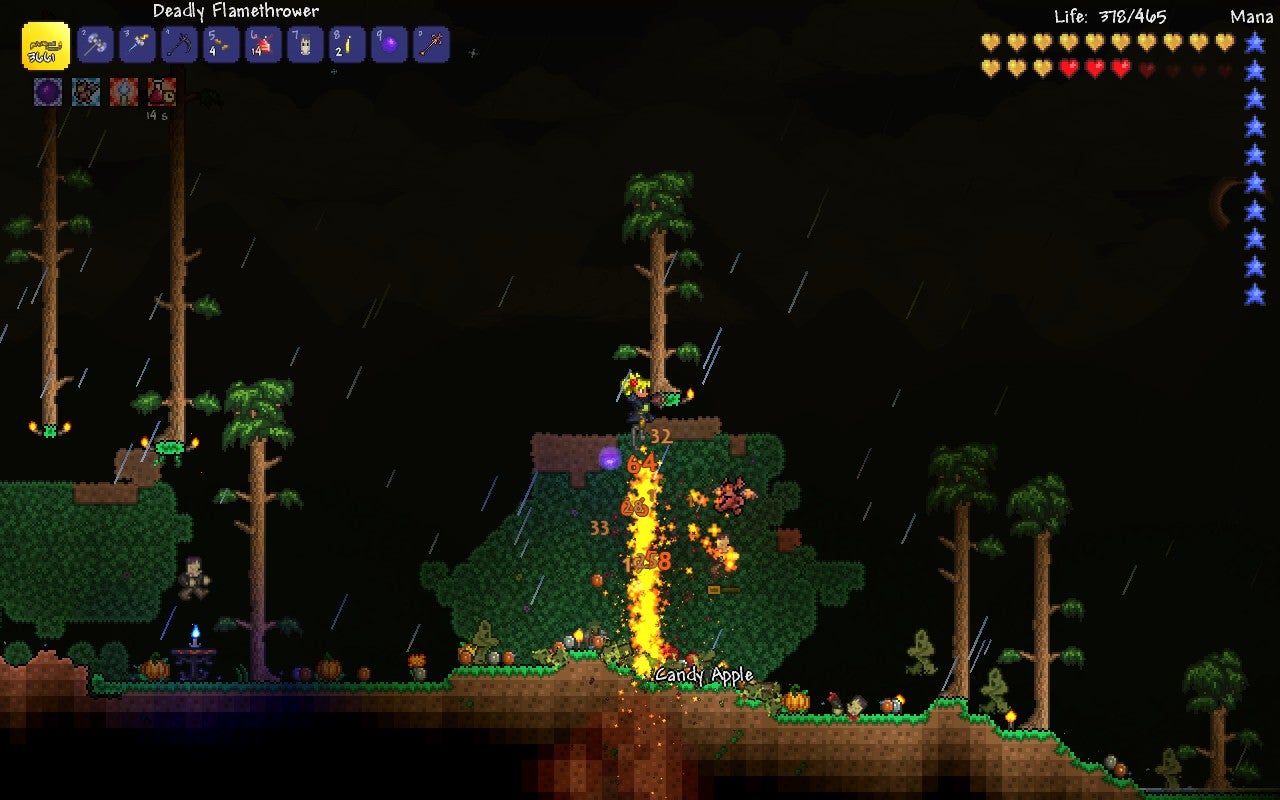Click the blue candle on the left table
The image size is (1280, 800).
[193, 632]
